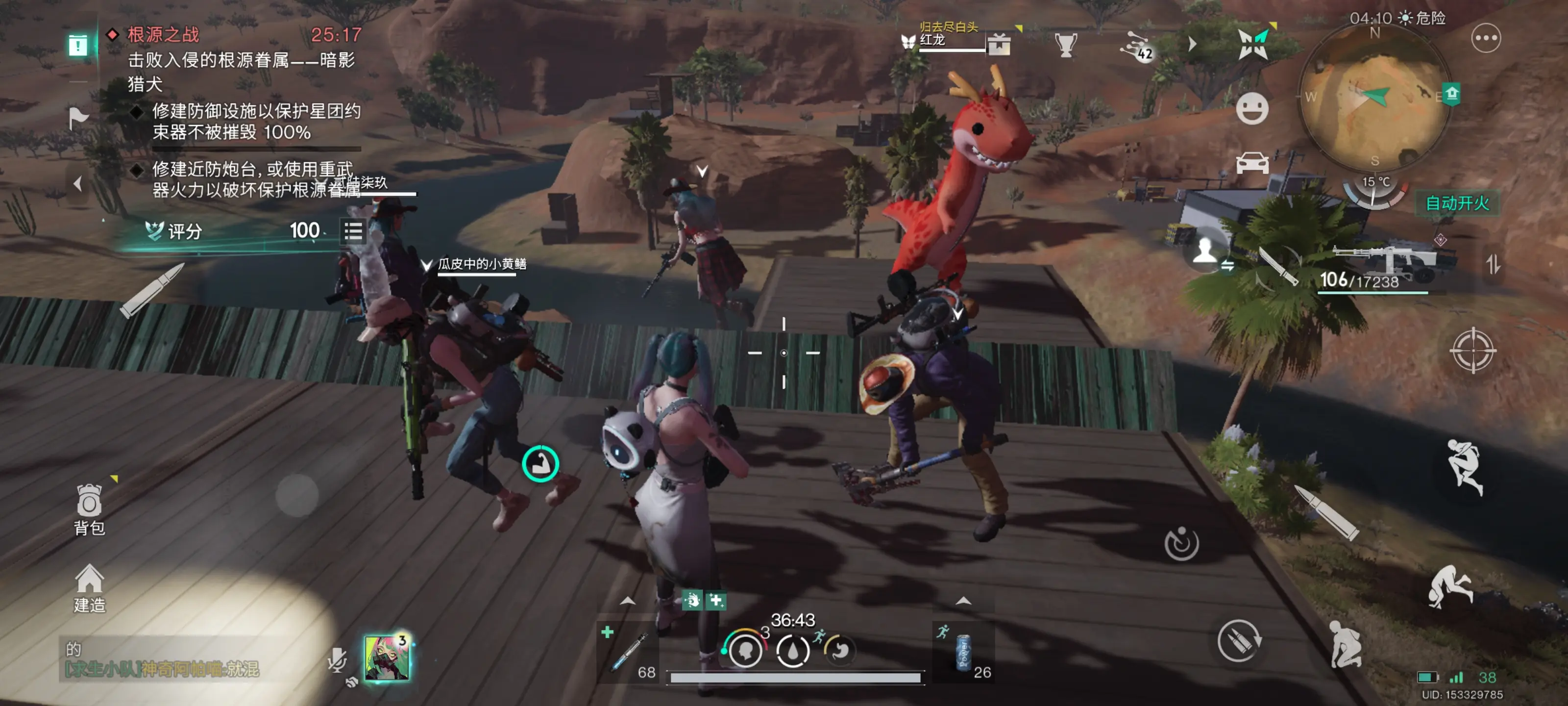
Task: Open the three-dot more options menu
Action: [1485, 39]
